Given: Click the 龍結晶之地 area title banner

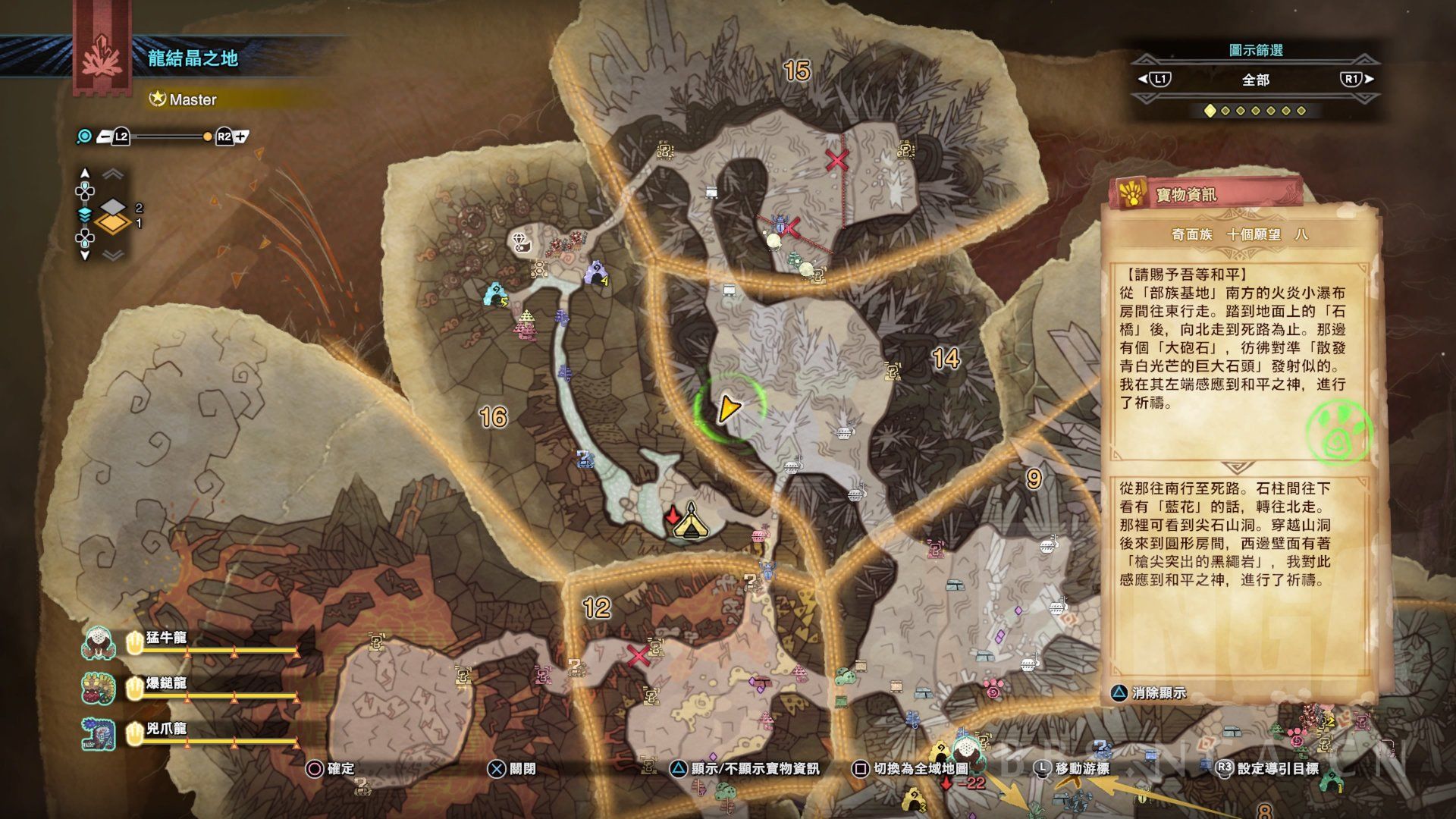Looking at the screenshot, I should 193,58.
